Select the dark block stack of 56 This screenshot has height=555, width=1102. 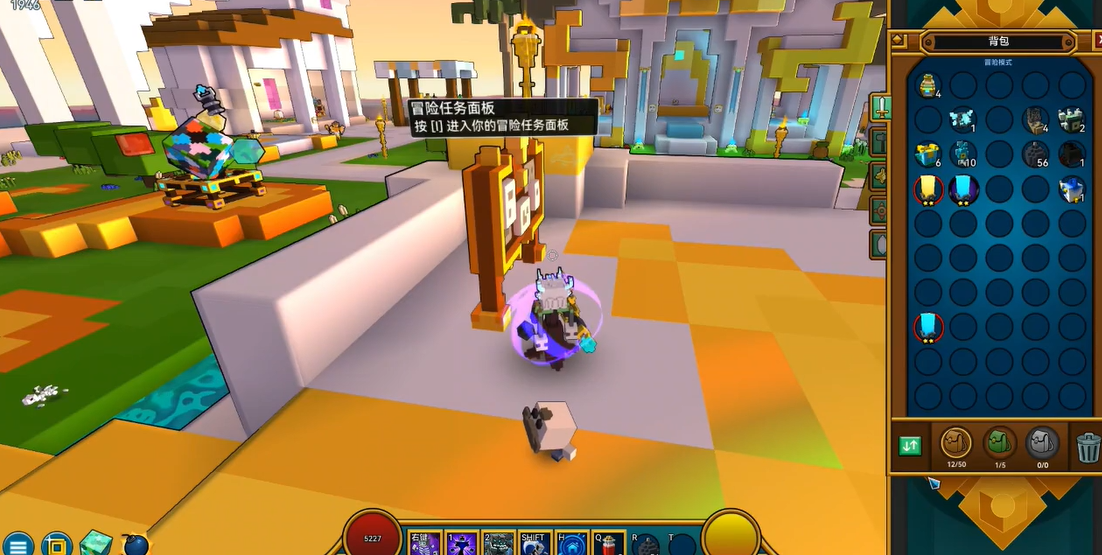tap(1036, 154)
